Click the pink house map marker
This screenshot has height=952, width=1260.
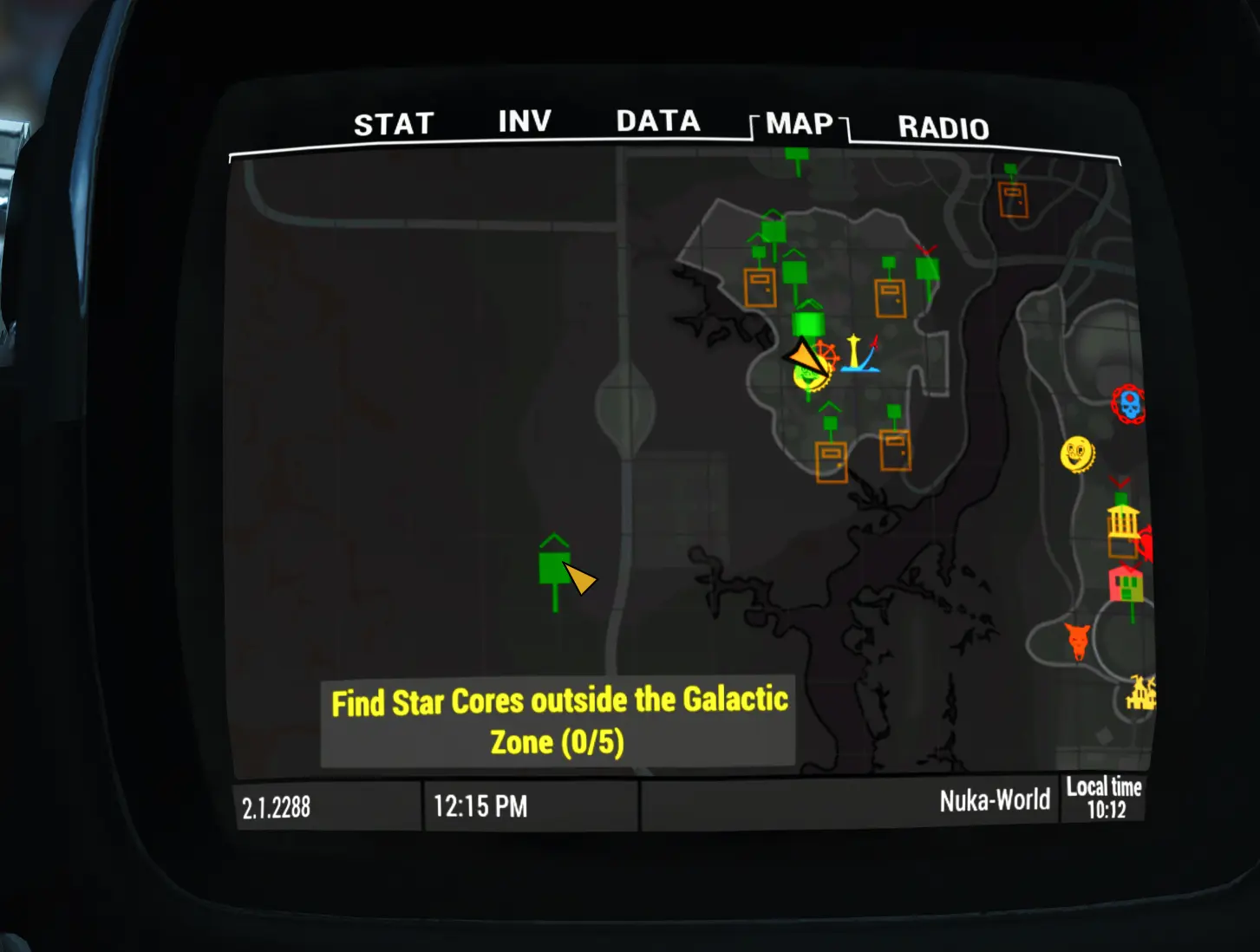pyautogui.click(x=1126, y=584)
